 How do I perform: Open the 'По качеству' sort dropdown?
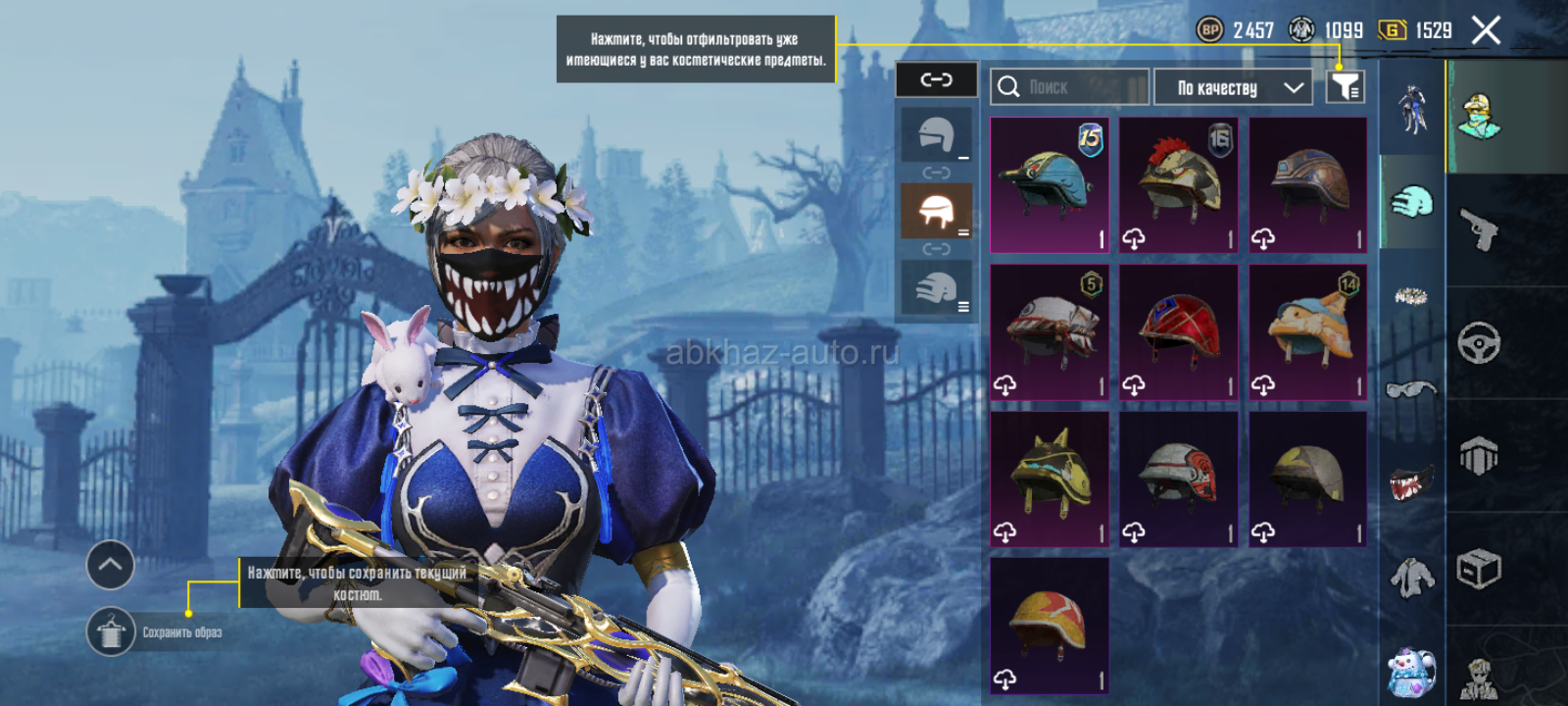coord(1233,87)
